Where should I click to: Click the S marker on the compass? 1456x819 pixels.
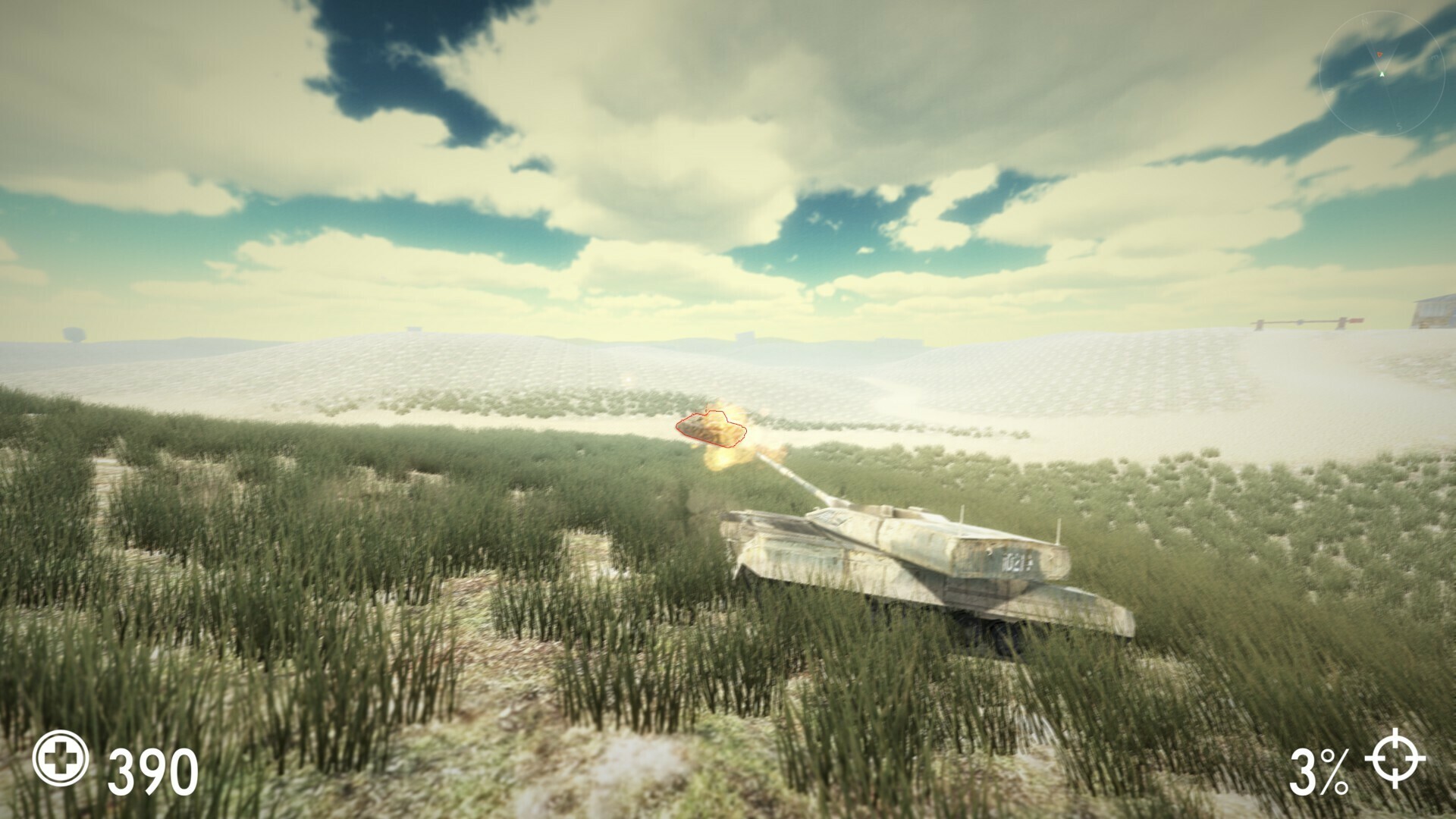click(1399, 126)
